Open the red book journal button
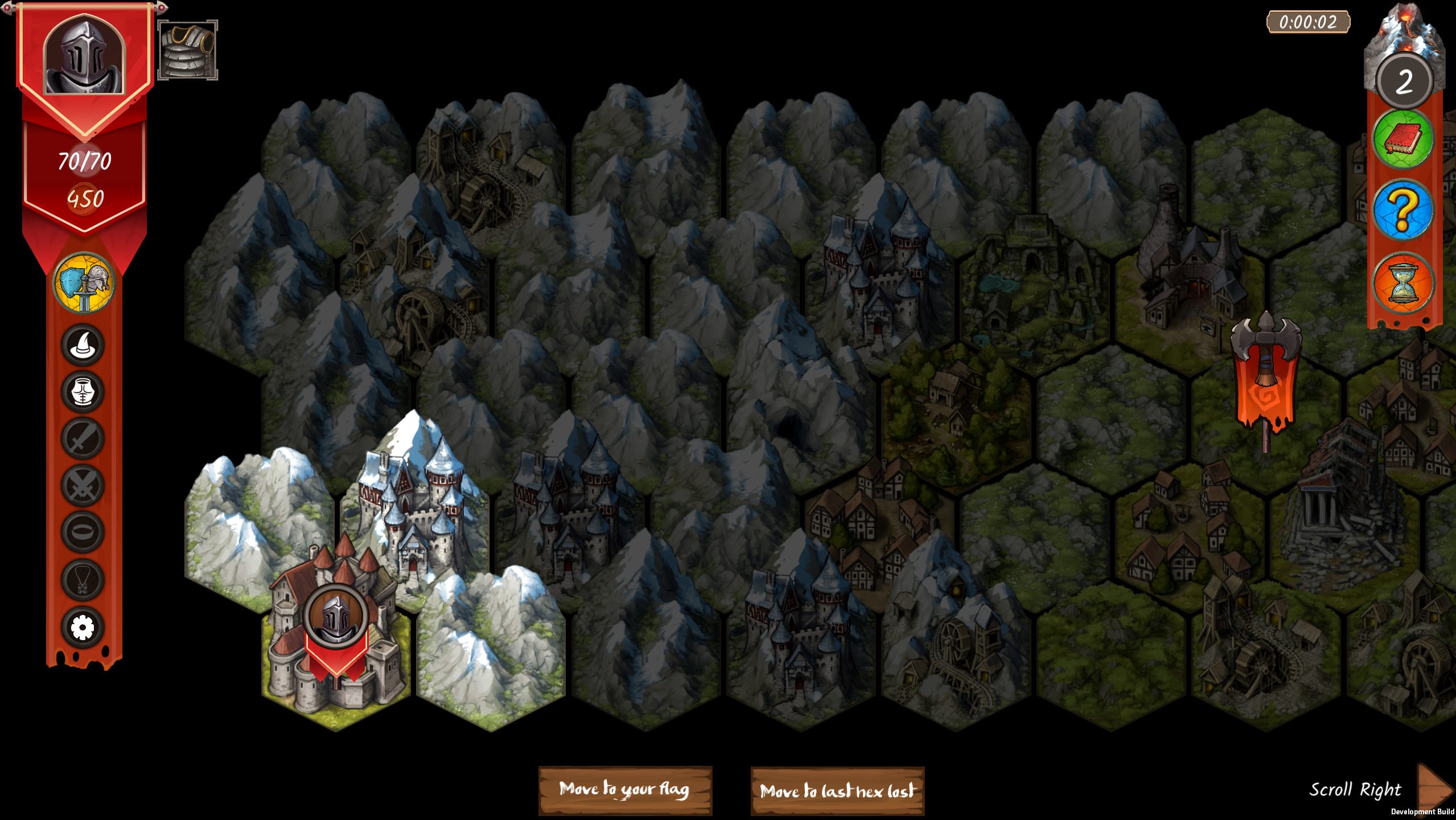Image resolution: width=1456 pixels, height=820 pixels. point(1402,139)
